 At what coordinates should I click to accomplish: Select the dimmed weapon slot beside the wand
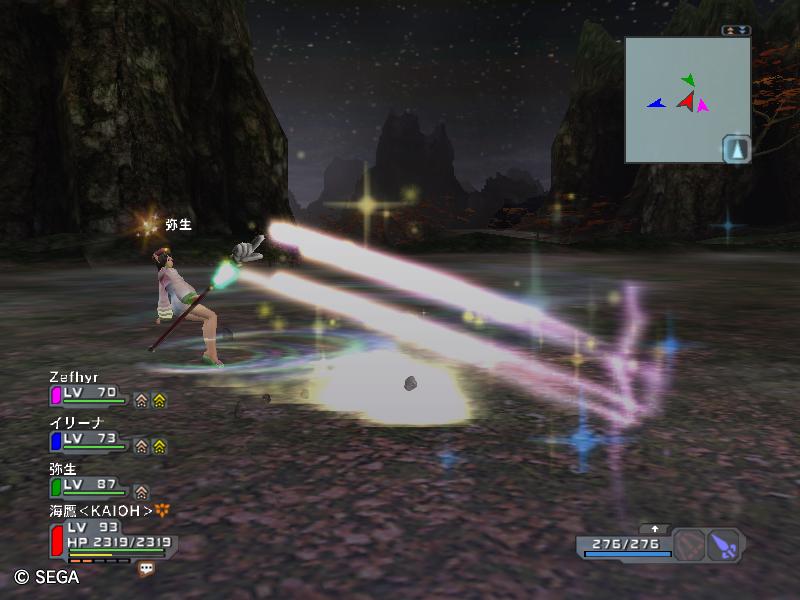689,545
